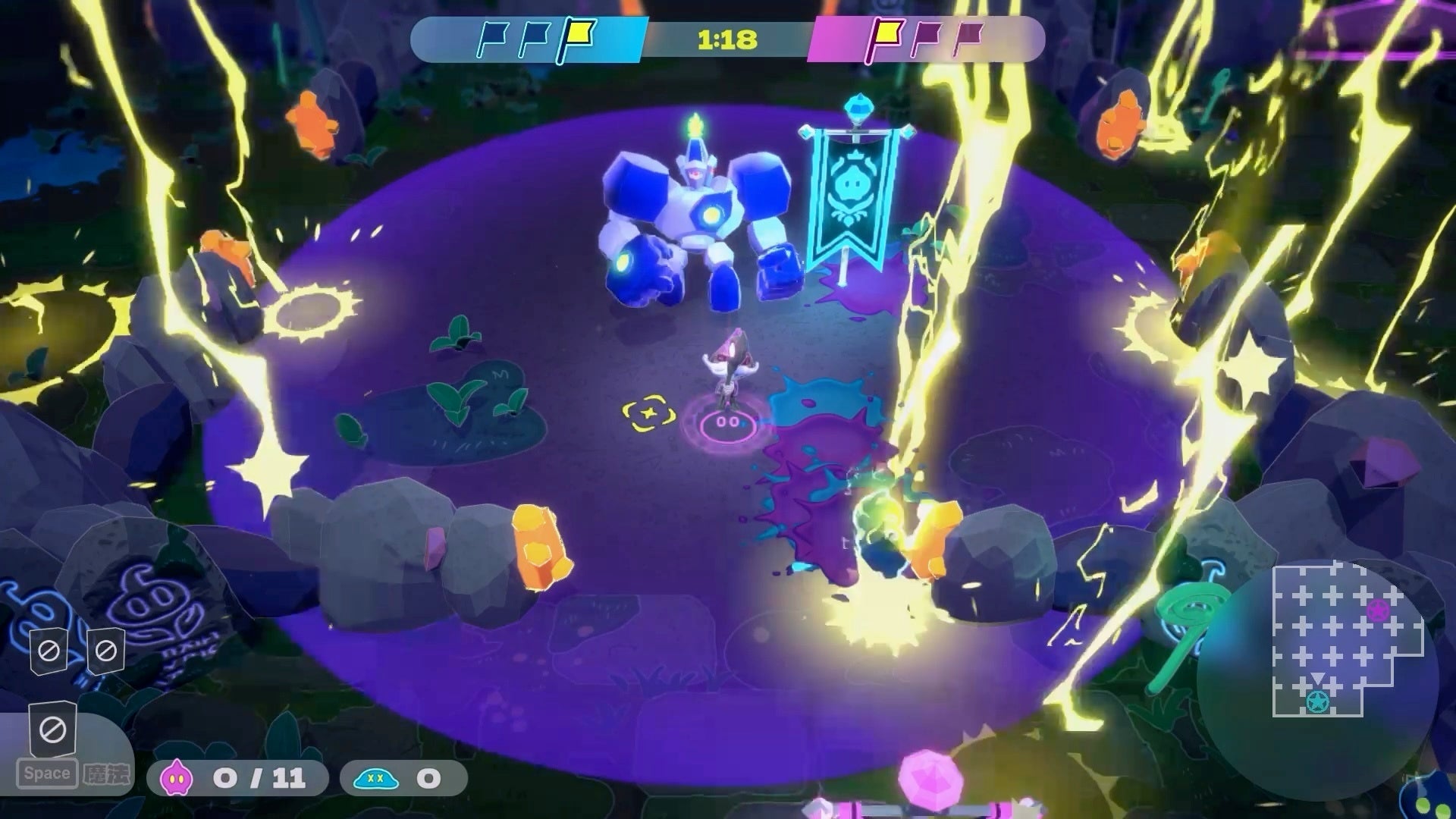1456x819 pixels.
Task: Click the pink minion counter icon
Action: coord(177,778)
